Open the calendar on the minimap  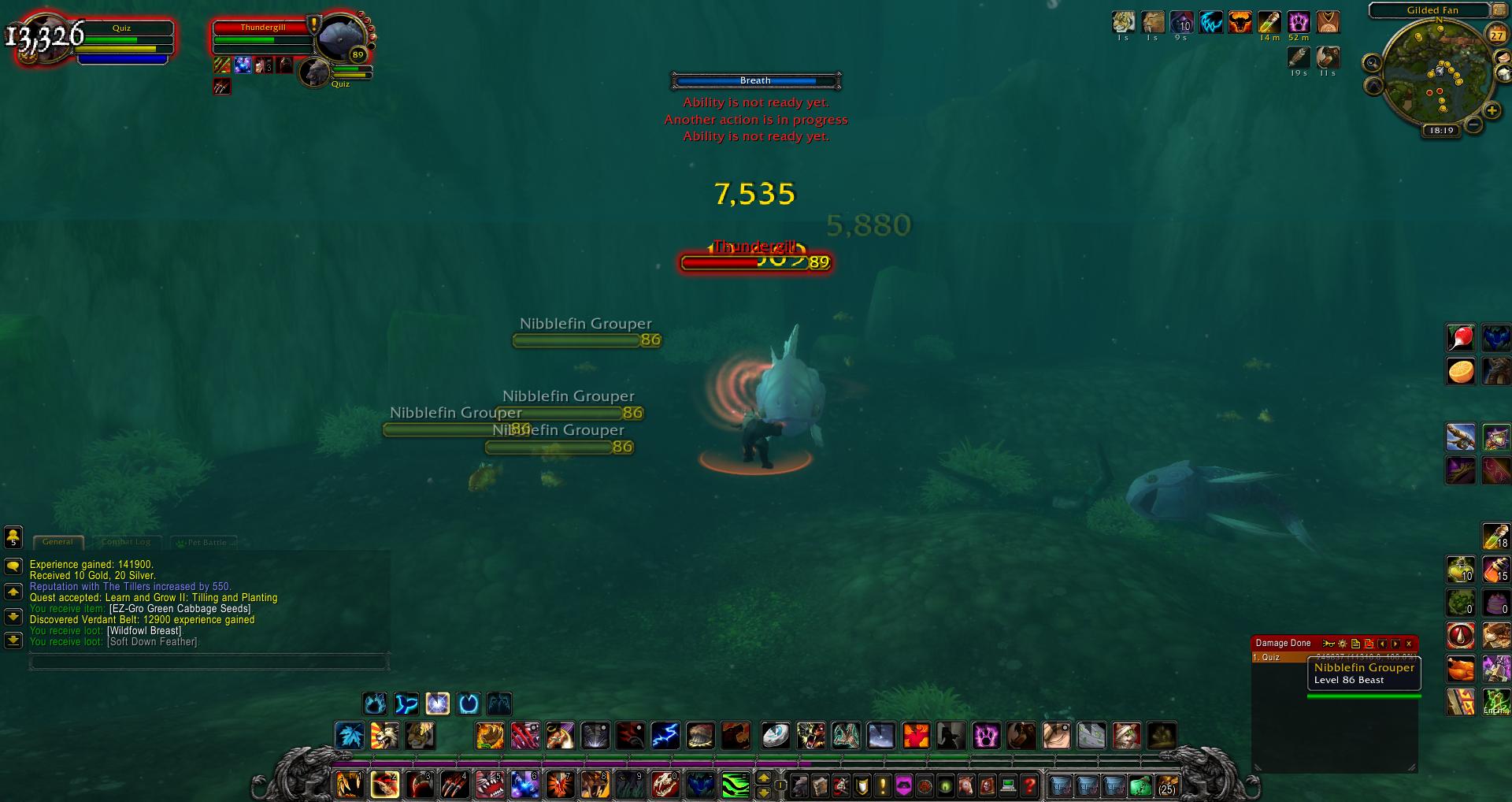point(1496,35)
